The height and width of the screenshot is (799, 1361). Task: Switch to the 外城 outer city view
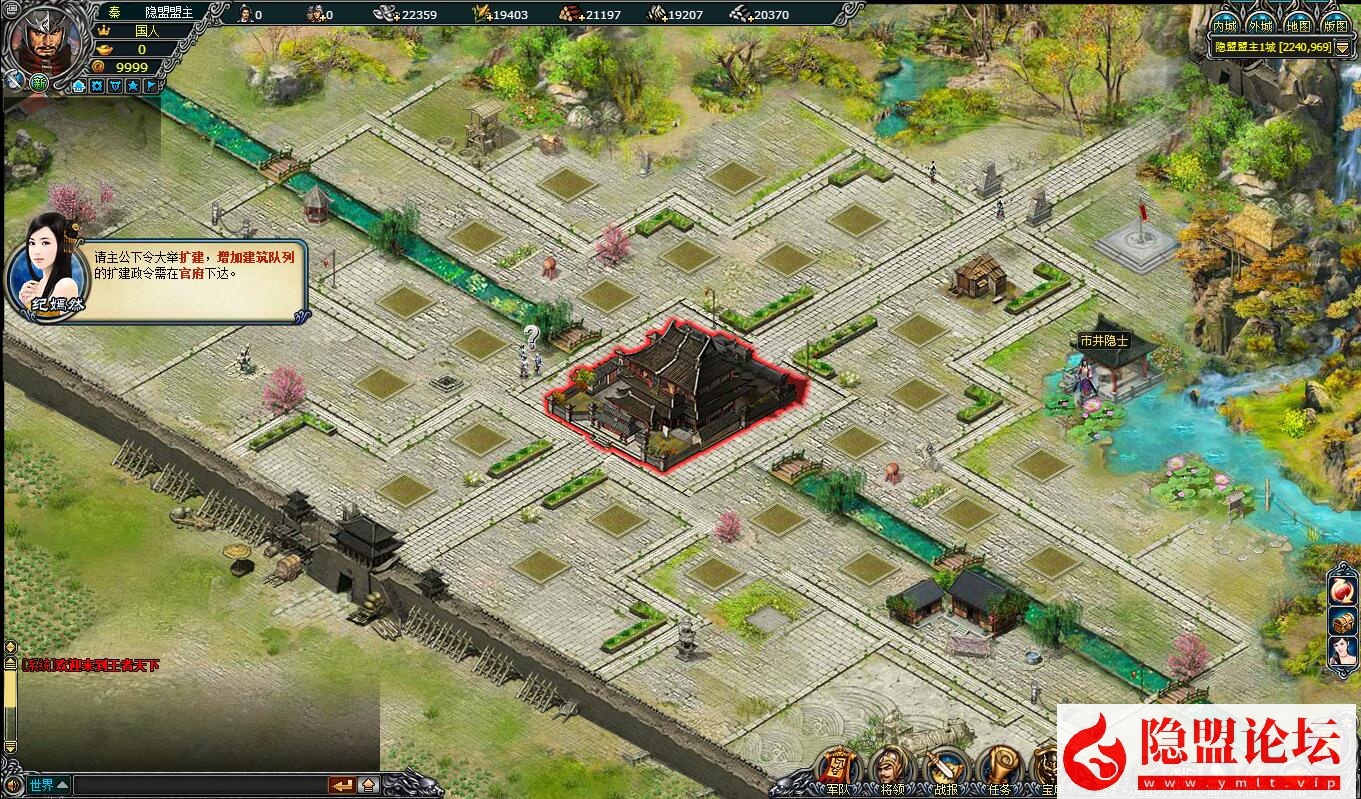point(1261,26)
